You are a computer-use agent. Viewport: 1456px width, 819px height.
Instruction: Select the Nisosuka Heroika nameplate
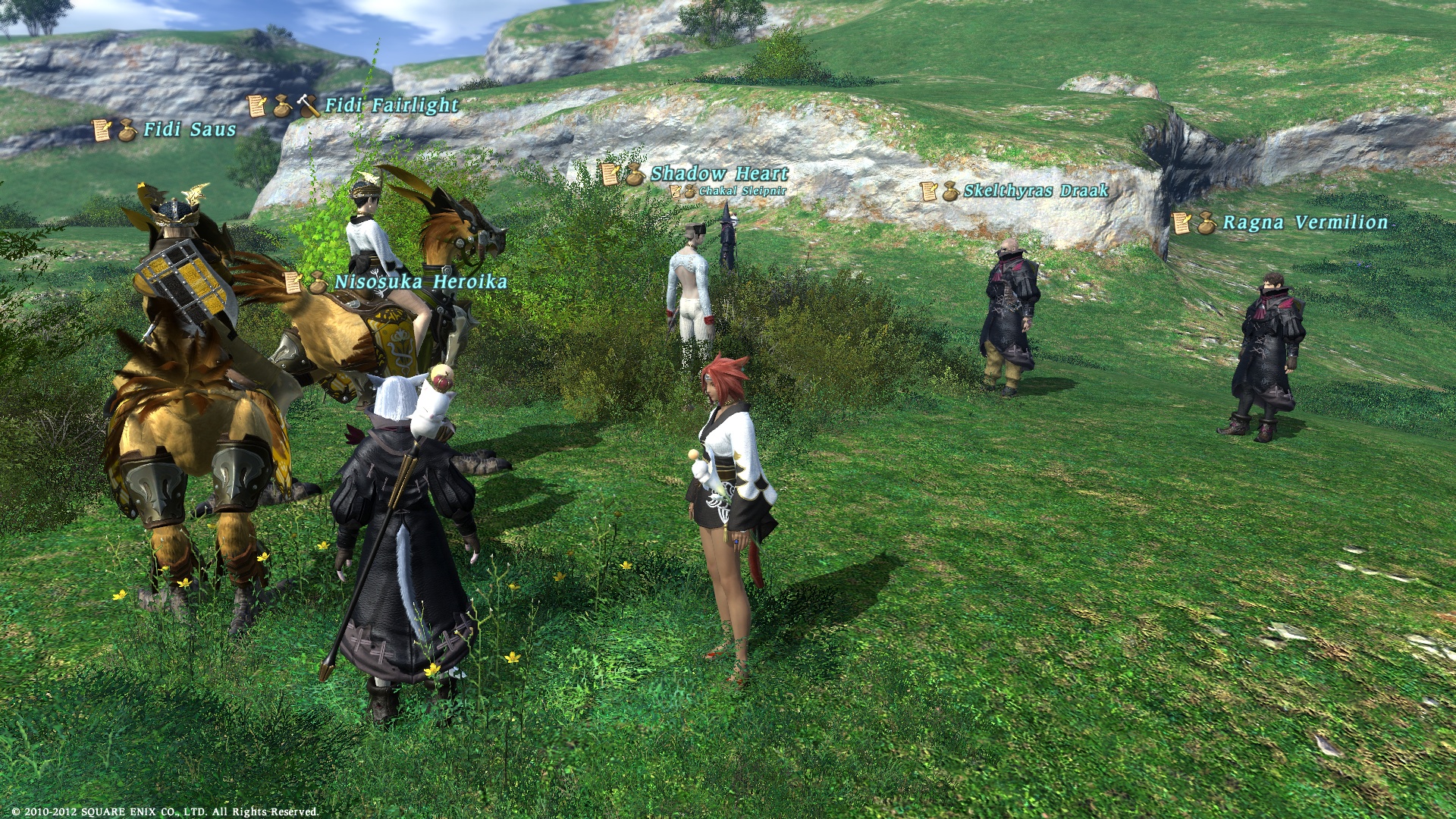tap(420, 282)
